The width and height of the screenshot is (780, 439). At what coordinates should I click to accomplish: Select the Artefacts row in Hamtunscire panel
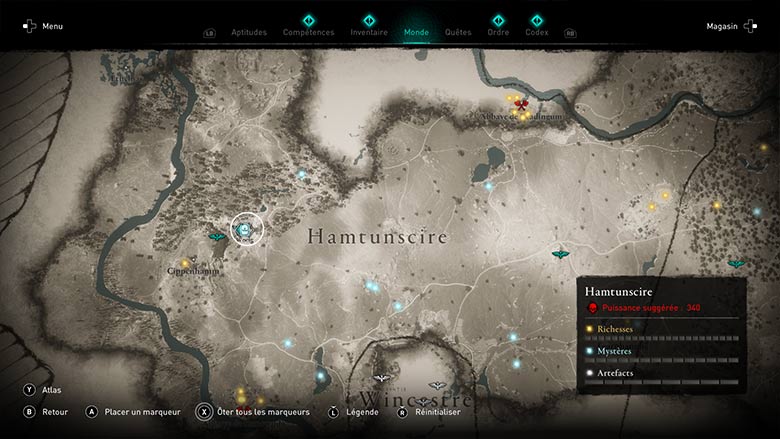(662, 373)
